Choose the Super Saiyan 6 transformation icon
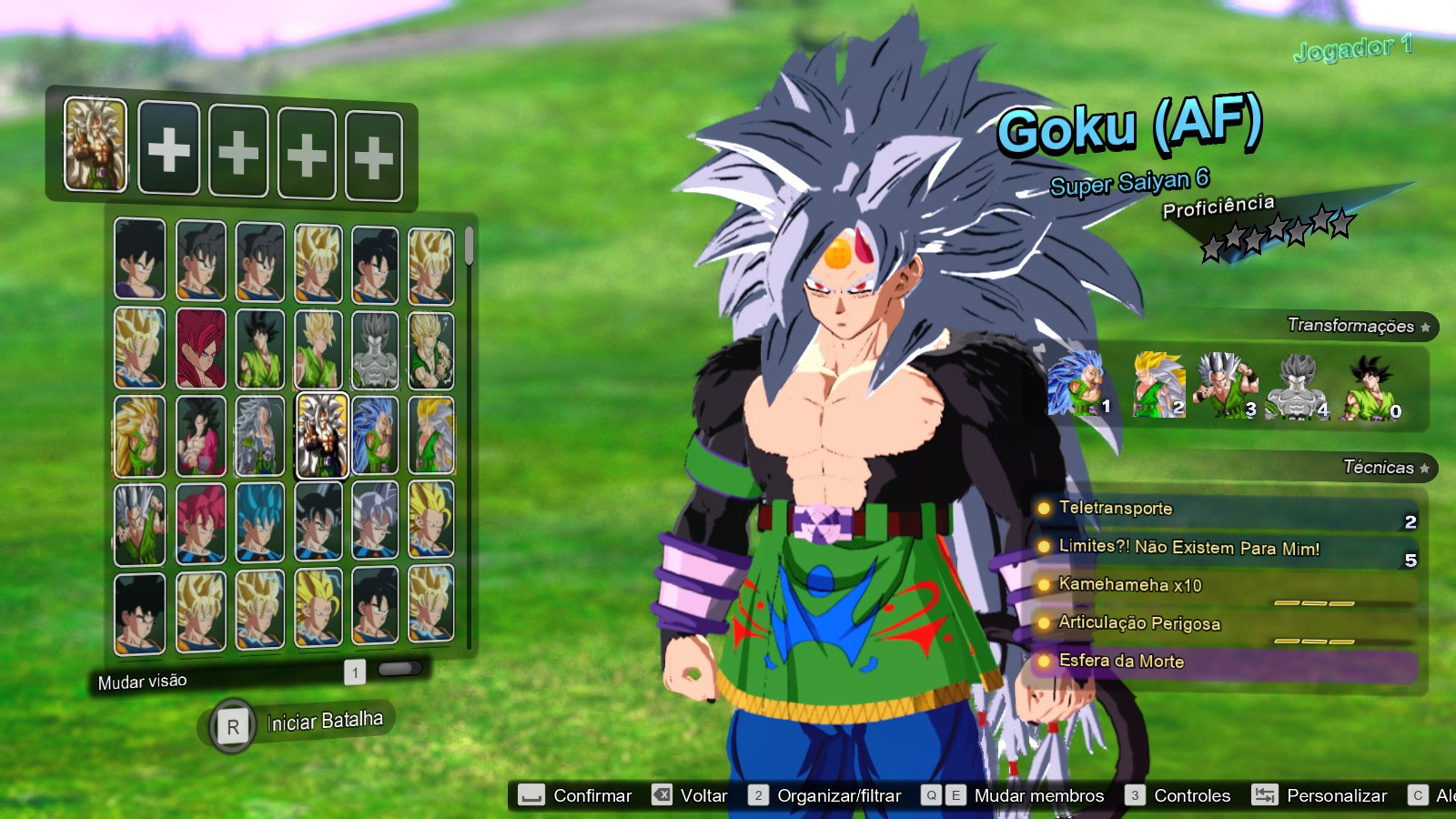Screen dimensions: 1456x819 pos(1224,382)
